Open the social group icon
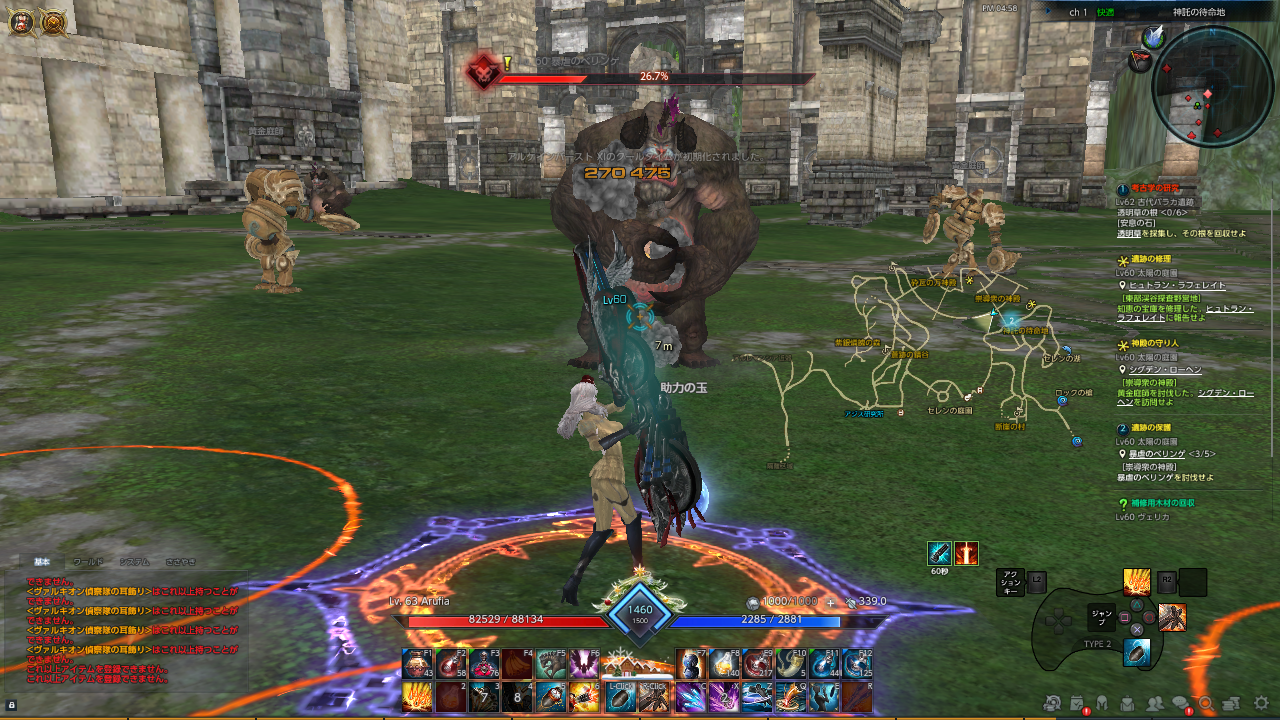Screen dimensions: 1280x720 1155,703
